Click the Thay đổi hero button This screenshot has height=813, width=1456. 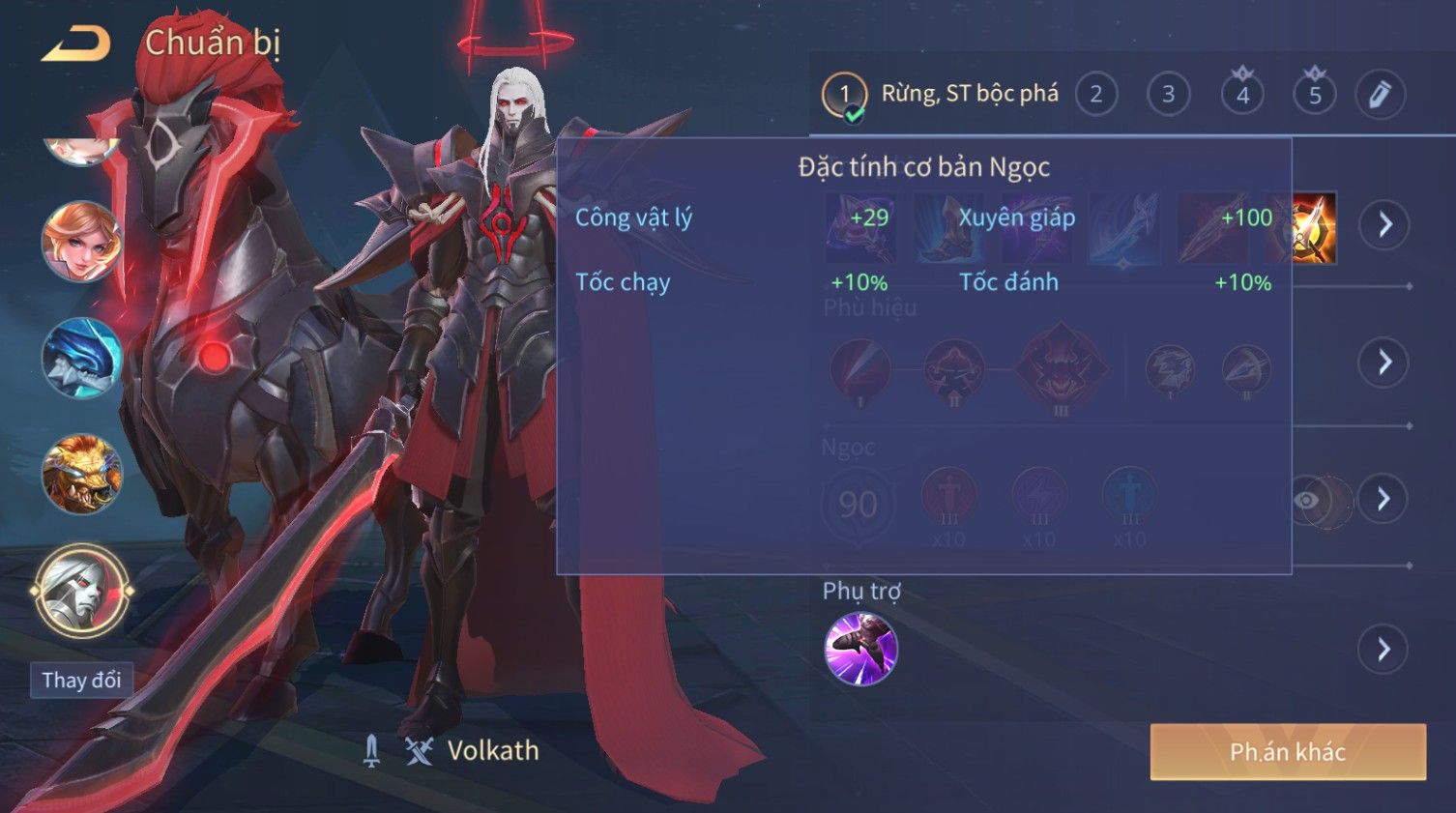81,681
